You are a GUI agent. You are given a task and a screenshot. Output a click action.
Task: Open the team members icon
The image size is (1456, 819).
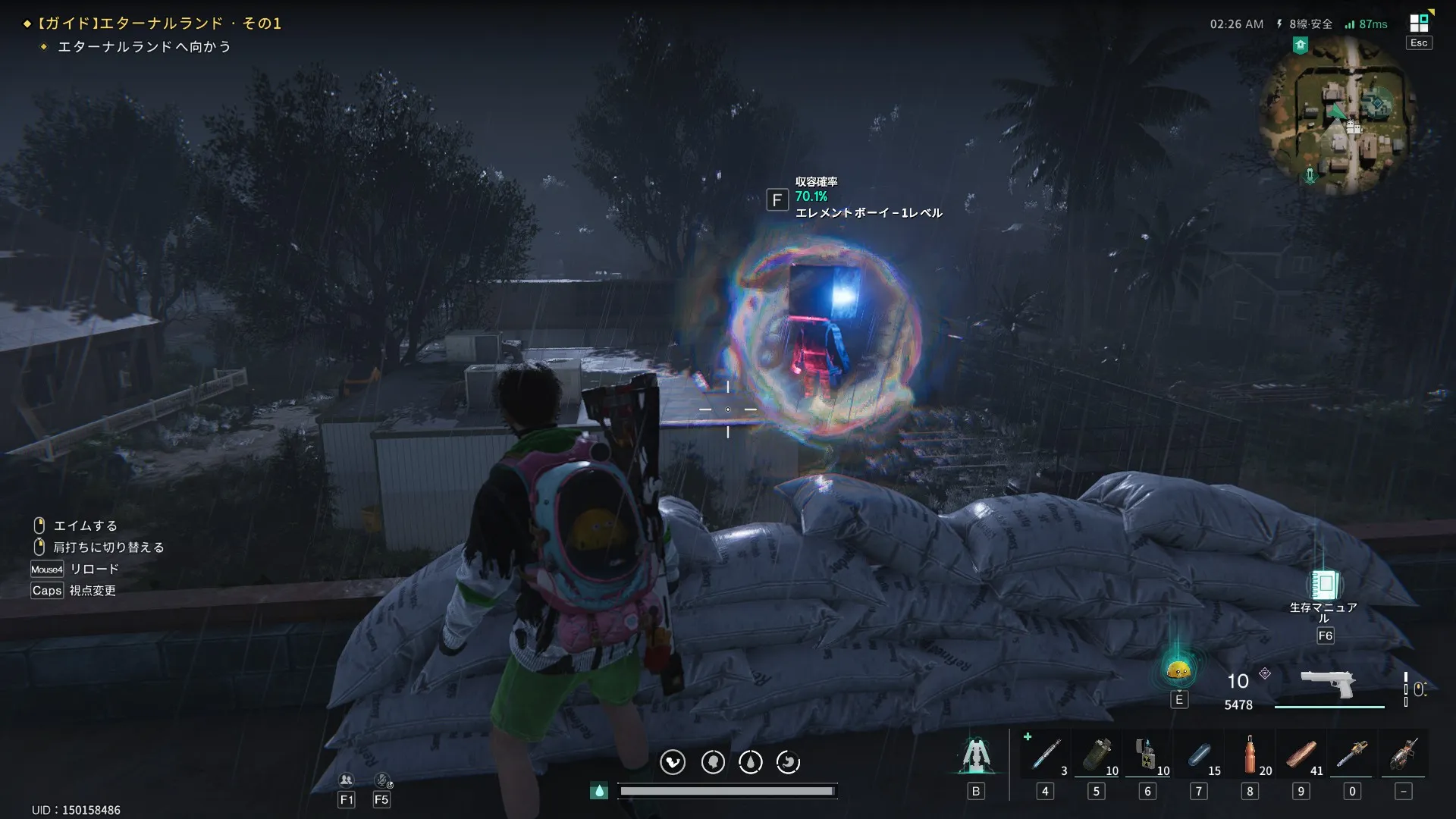point(347,780)
